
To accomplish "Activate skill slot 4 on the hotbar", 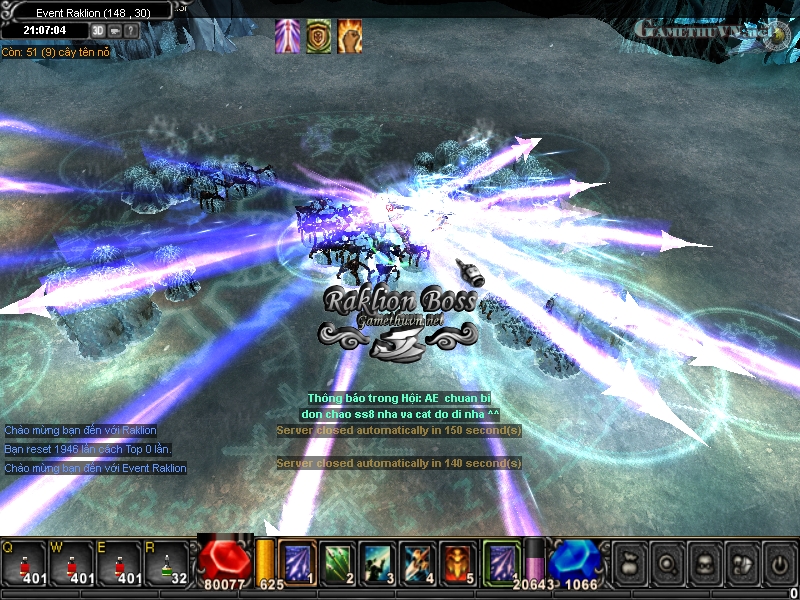I will [x=417, y=561].
